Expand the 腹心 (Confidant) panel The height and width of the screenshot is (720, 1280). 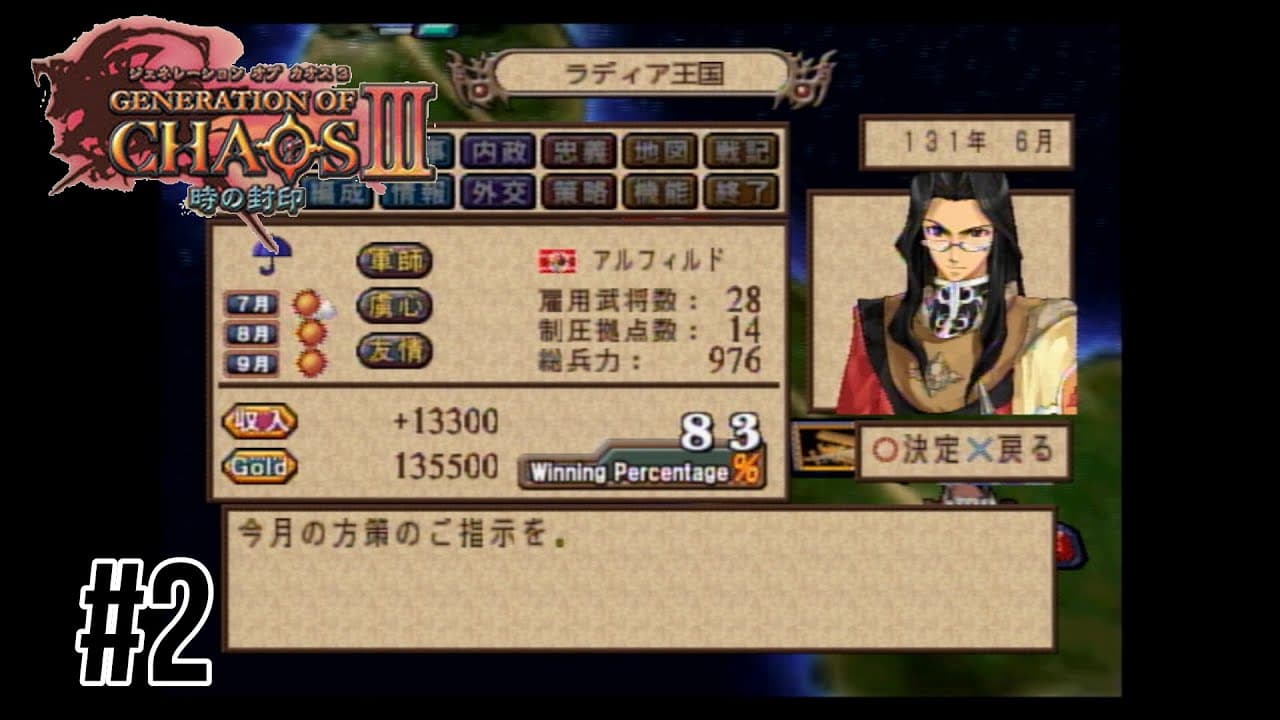[394, 305]
